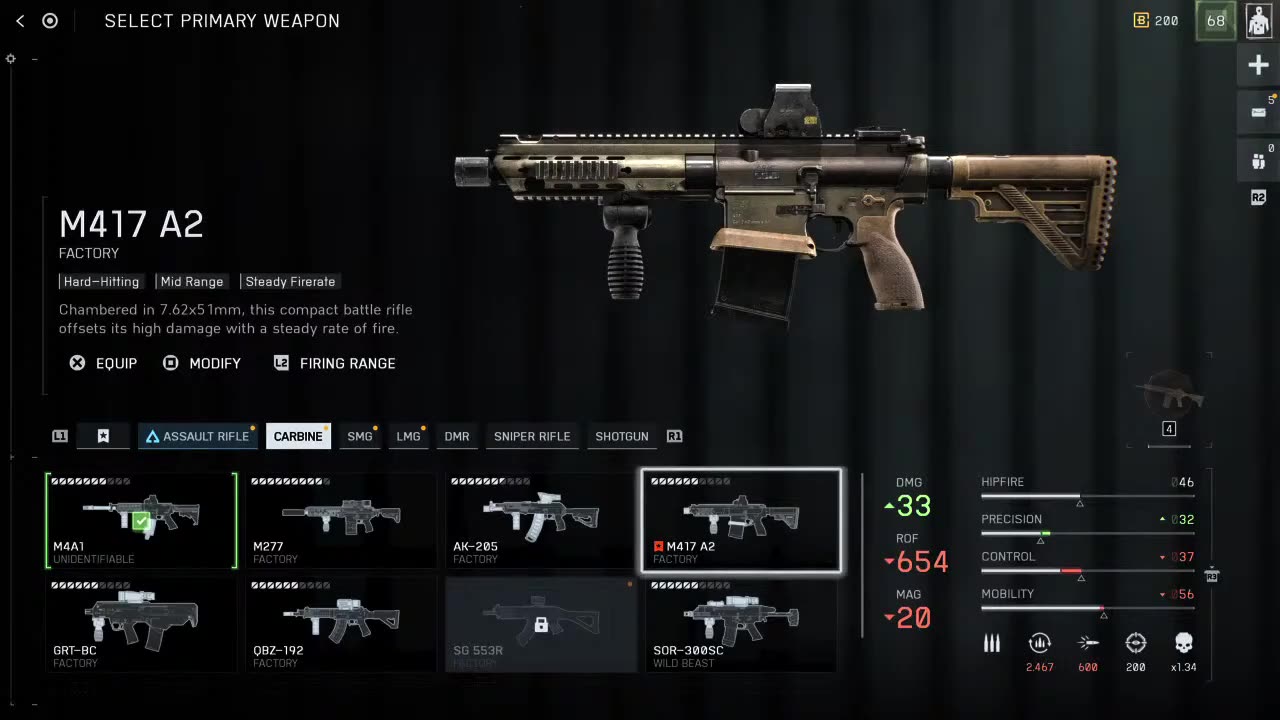Go back using the arrow at top left
1280x720 pixels.
[x=20, y=21]
